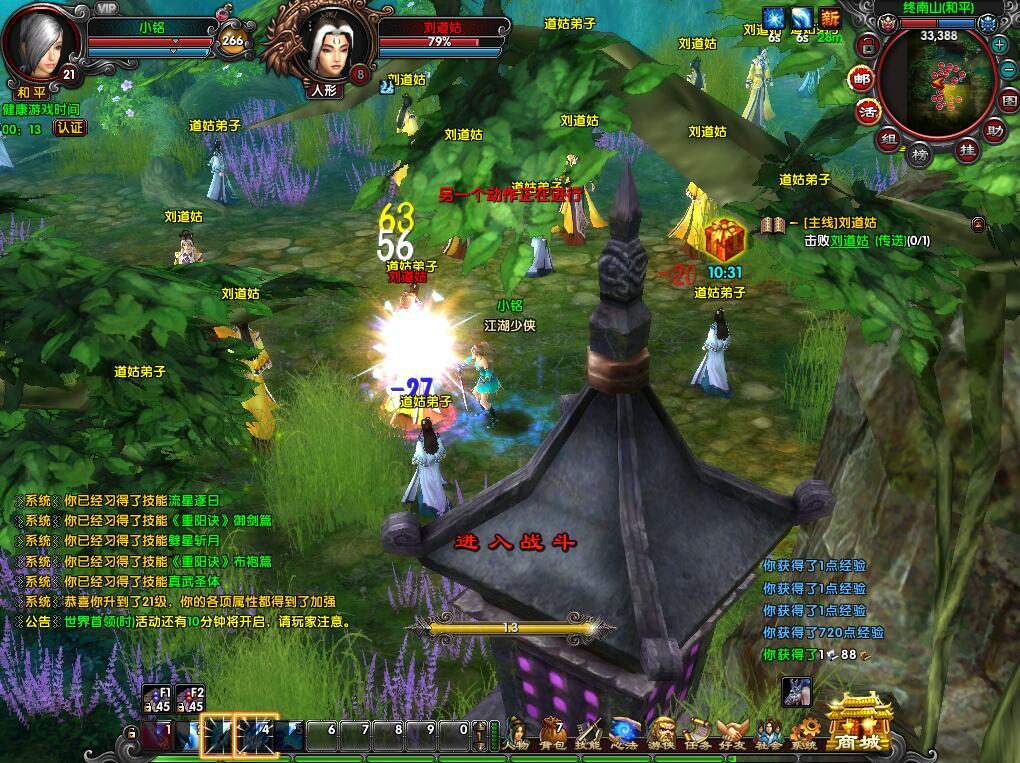Image resolution: width=1020 pixels, height=763 pixels.
Task: Open the 助 help button
Action: pos(994,130)
